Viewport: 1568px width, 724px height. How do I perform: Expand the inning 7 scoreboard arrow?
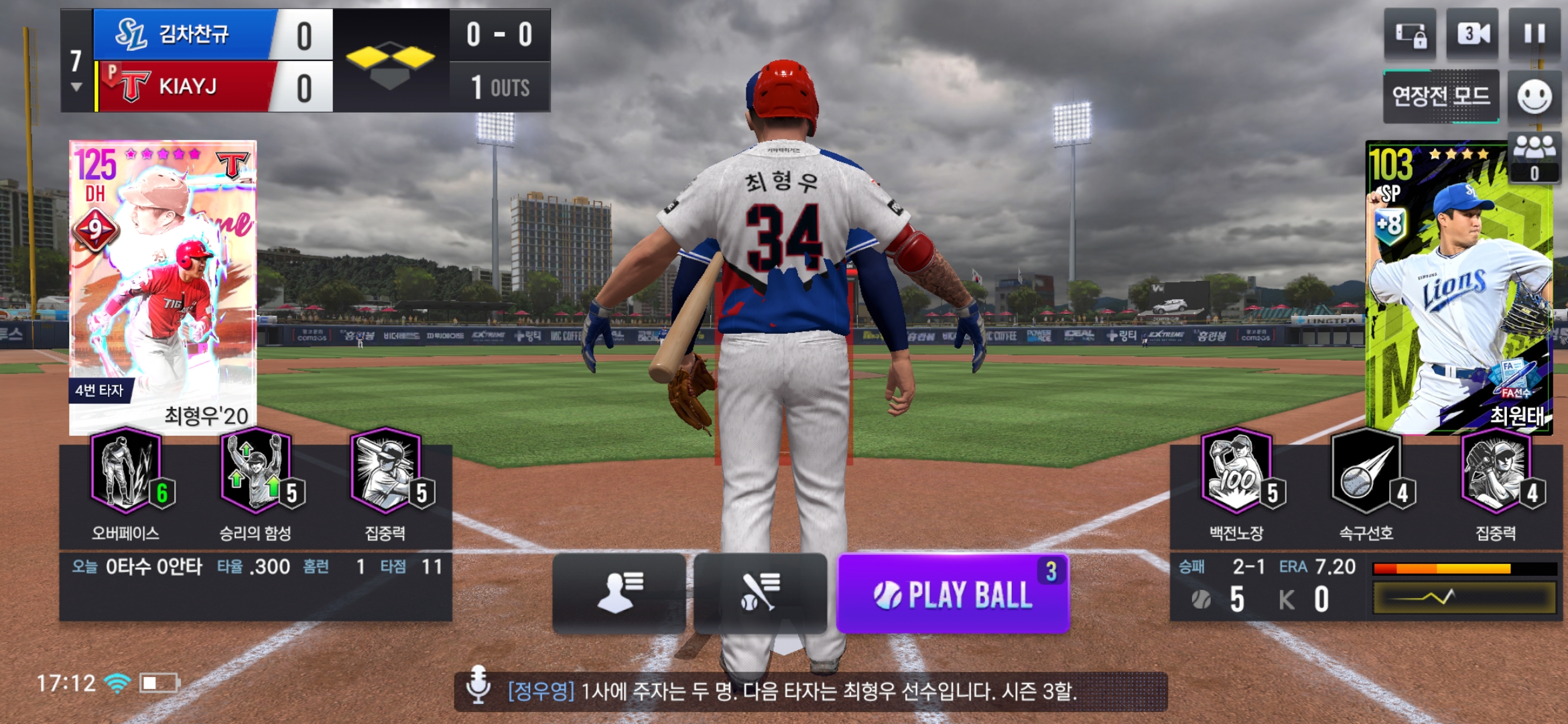76,87
